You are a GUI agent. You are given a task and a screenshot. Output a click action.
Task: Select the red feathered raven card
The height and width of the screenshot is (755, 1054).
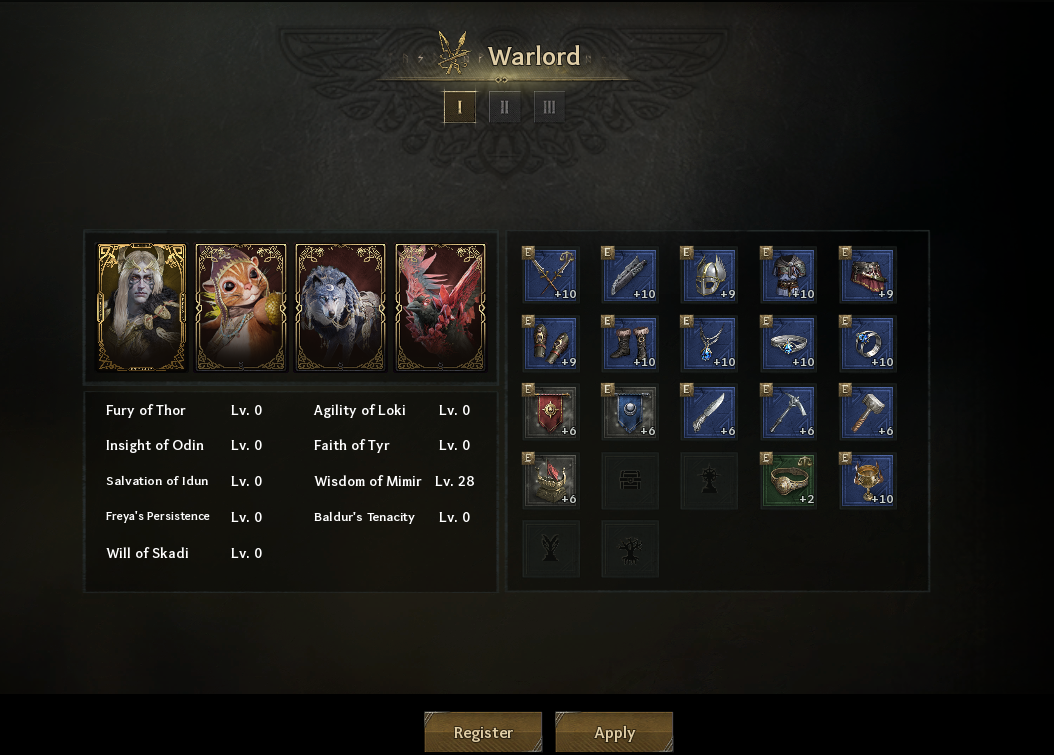[440, 307]
